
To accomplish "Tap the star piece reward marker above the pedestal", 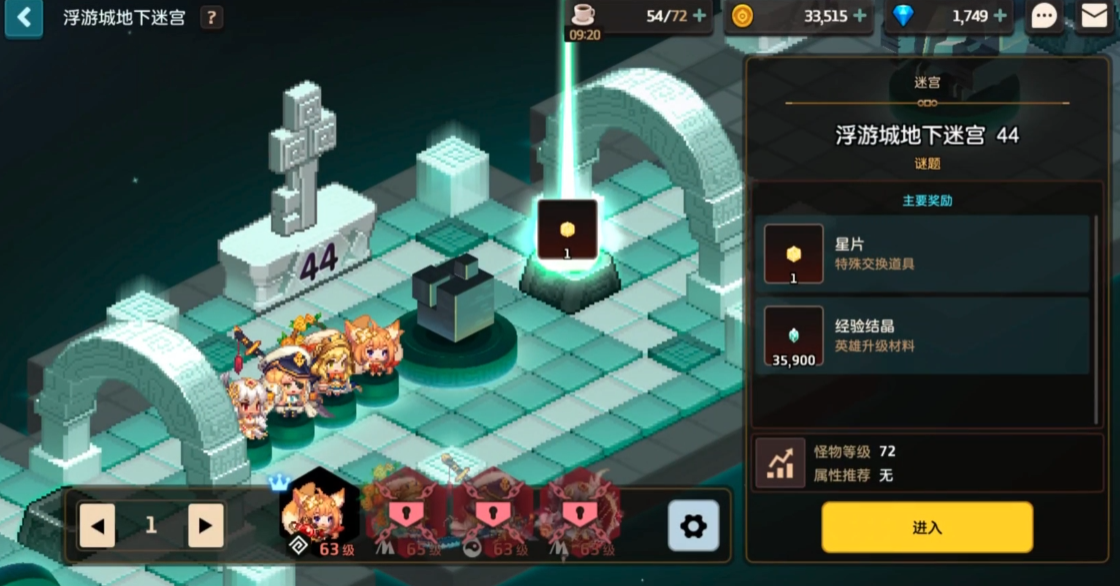I will [567, 230].
